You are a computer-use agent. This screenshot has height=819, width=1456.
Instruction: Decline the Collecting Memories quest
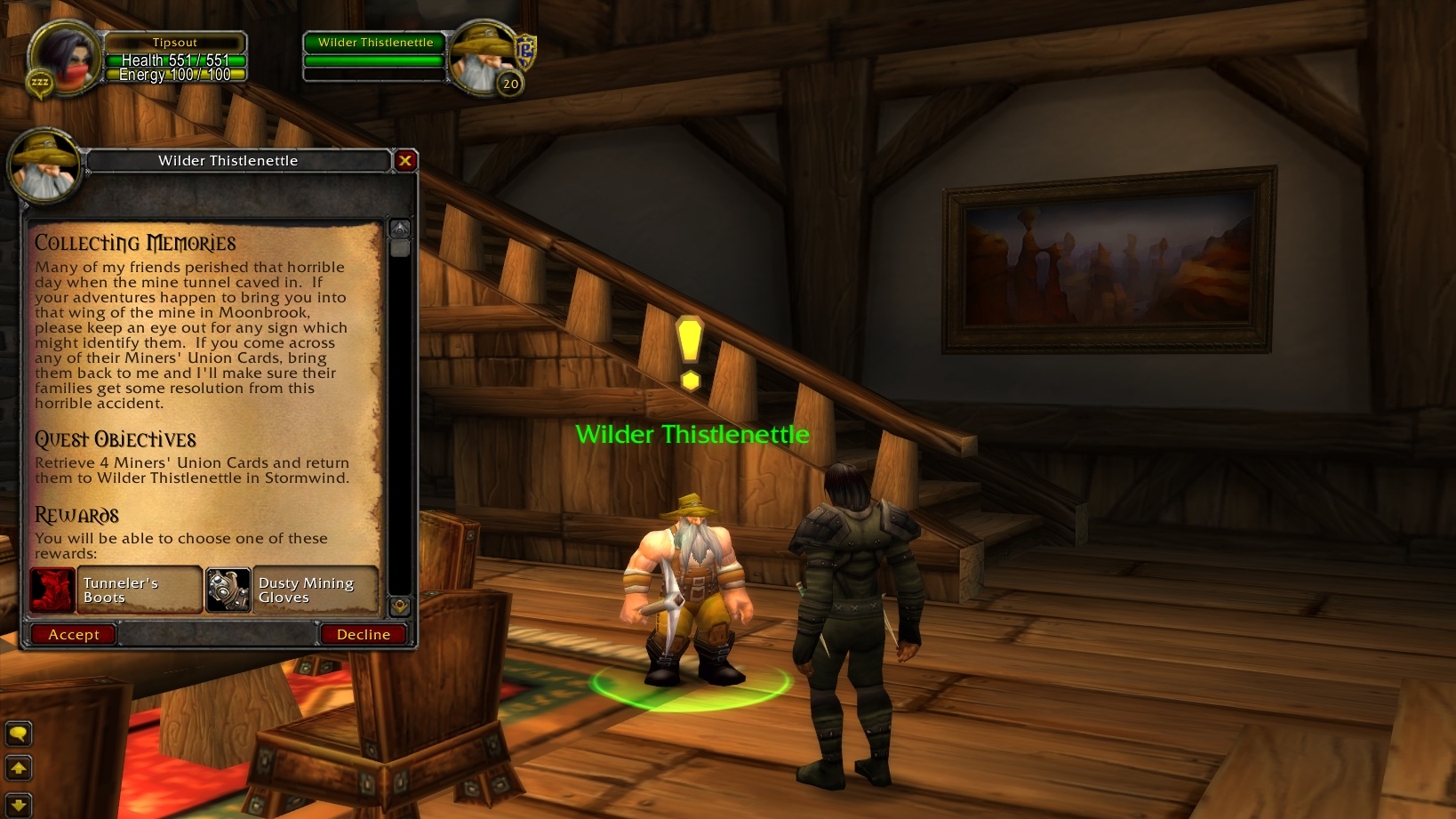(363, 634)
